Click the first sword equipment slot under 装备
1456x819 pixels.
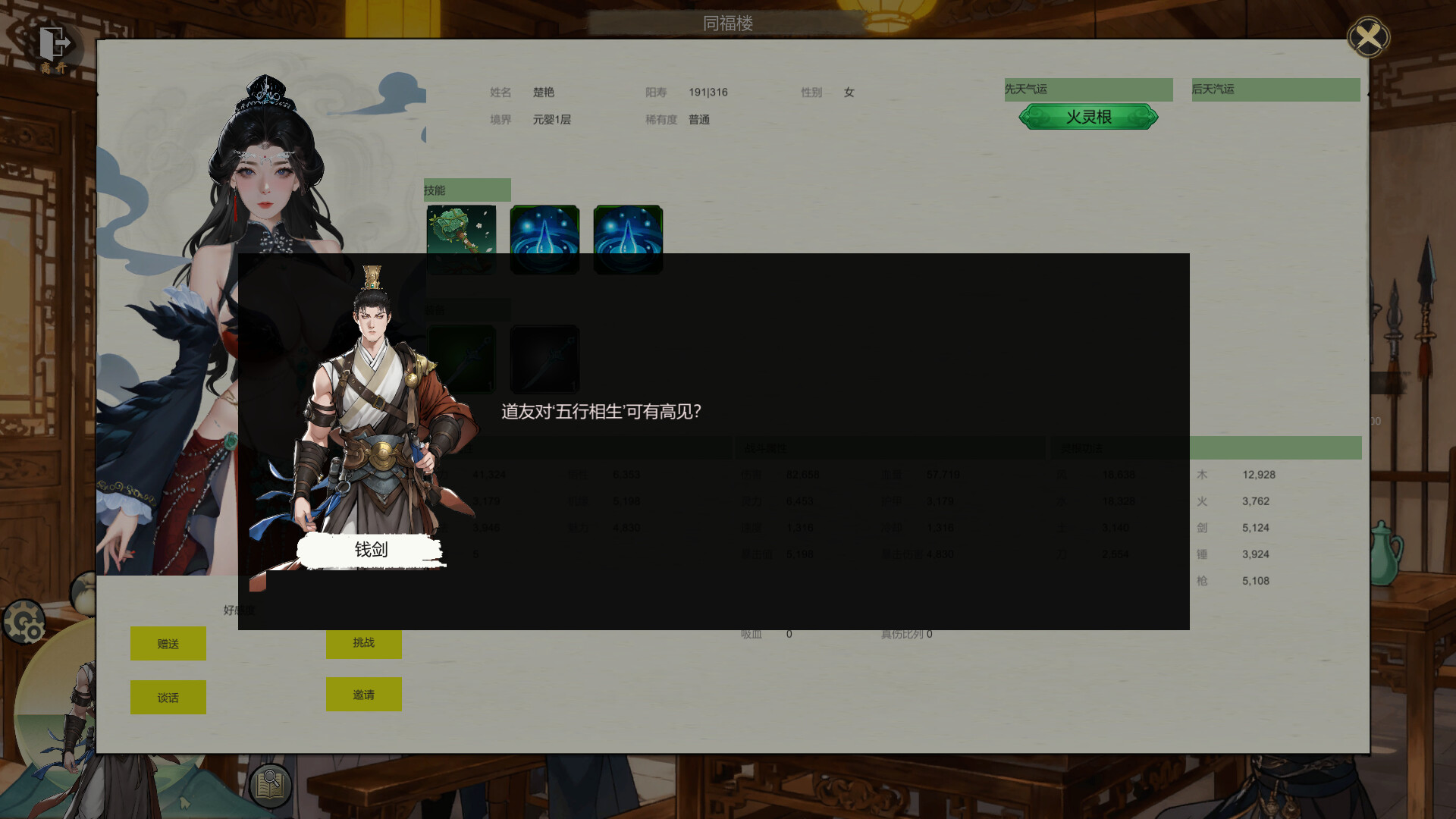461,359
